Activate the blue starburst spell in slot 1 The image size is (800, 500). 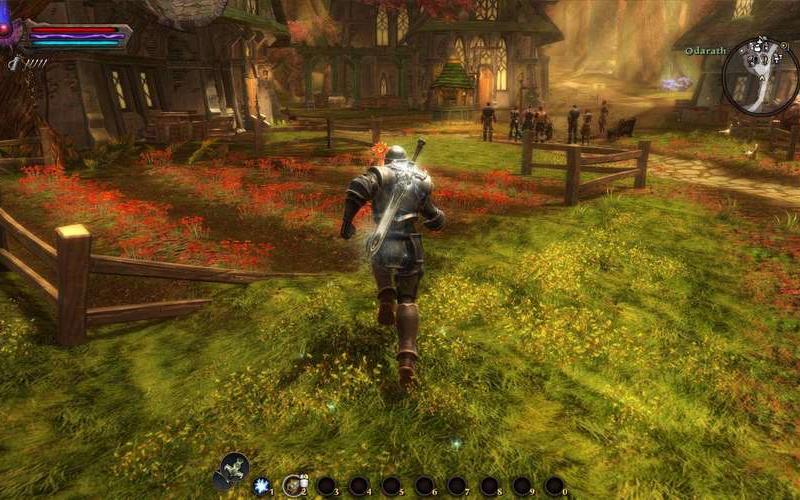(x=261, y=485)
